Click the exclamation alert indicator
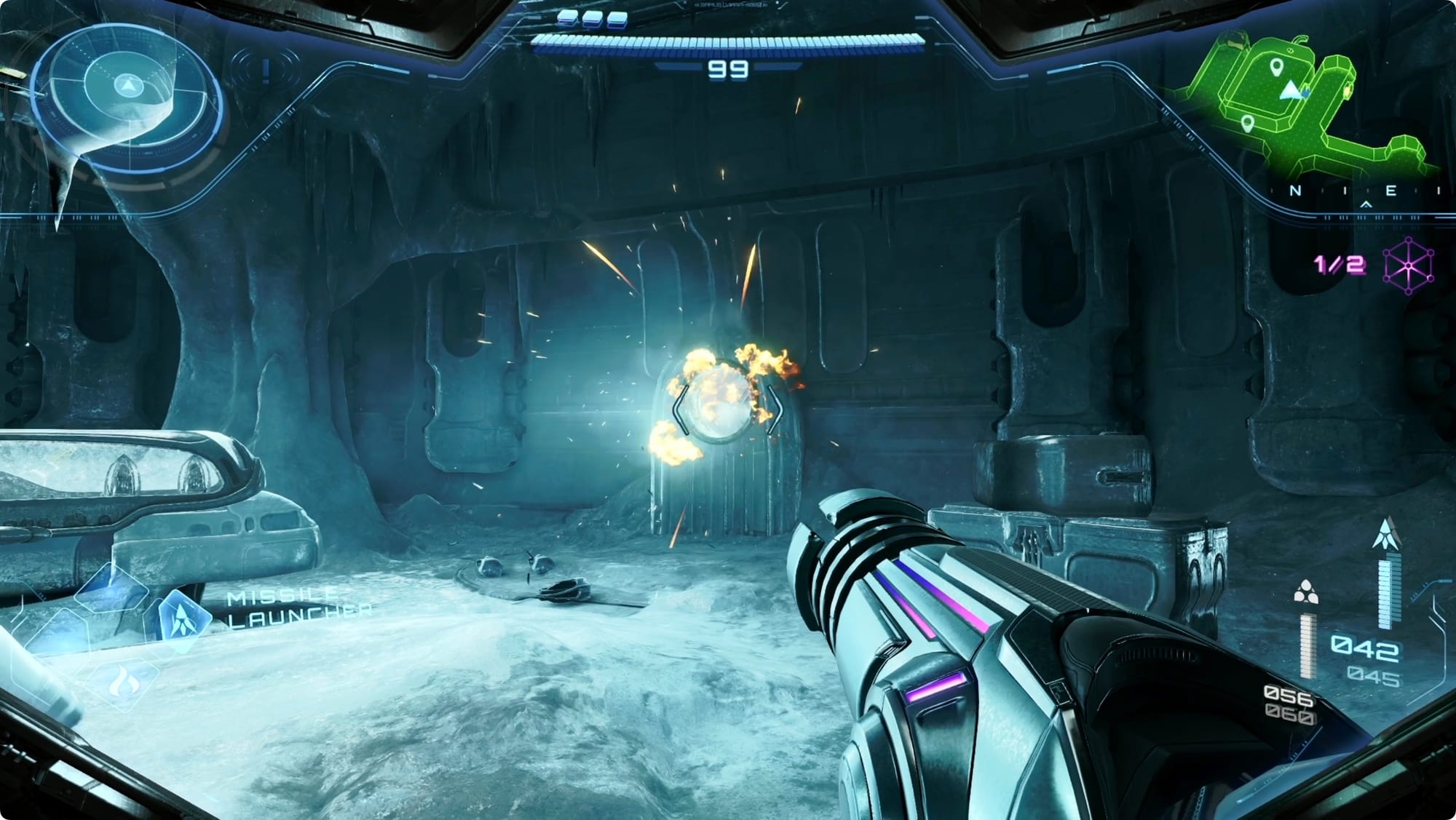This screenshot has width=1456, height=820. click(266, 70)
